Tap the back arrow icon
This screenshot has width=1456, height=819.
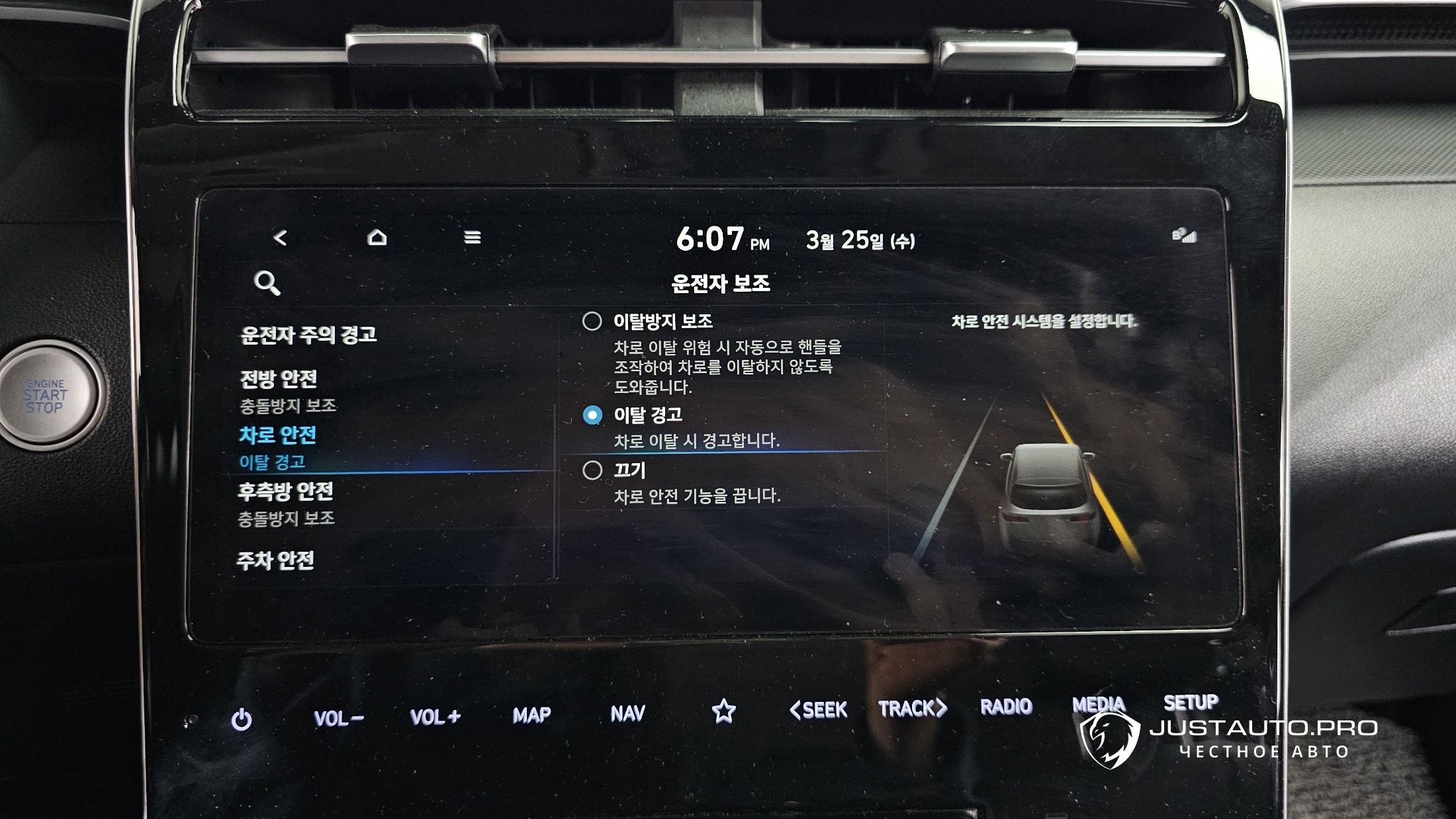coord(280,237)
